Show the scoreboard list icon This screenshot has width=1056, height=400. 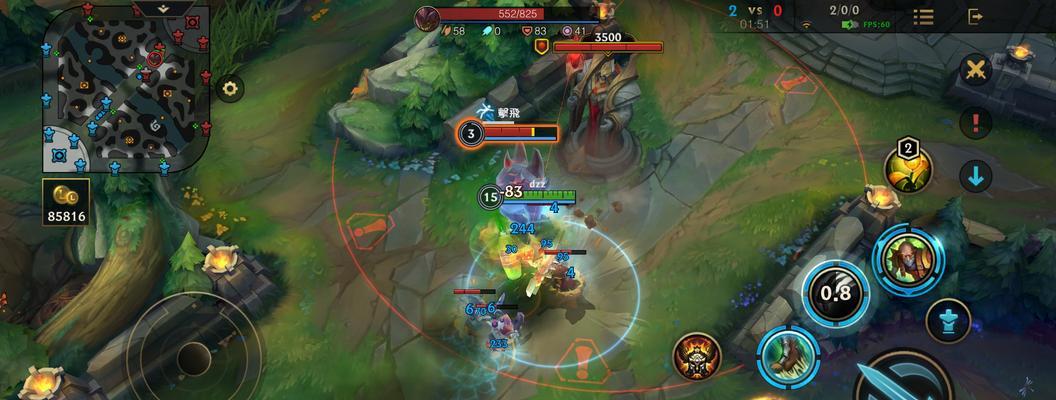[923, 17]
